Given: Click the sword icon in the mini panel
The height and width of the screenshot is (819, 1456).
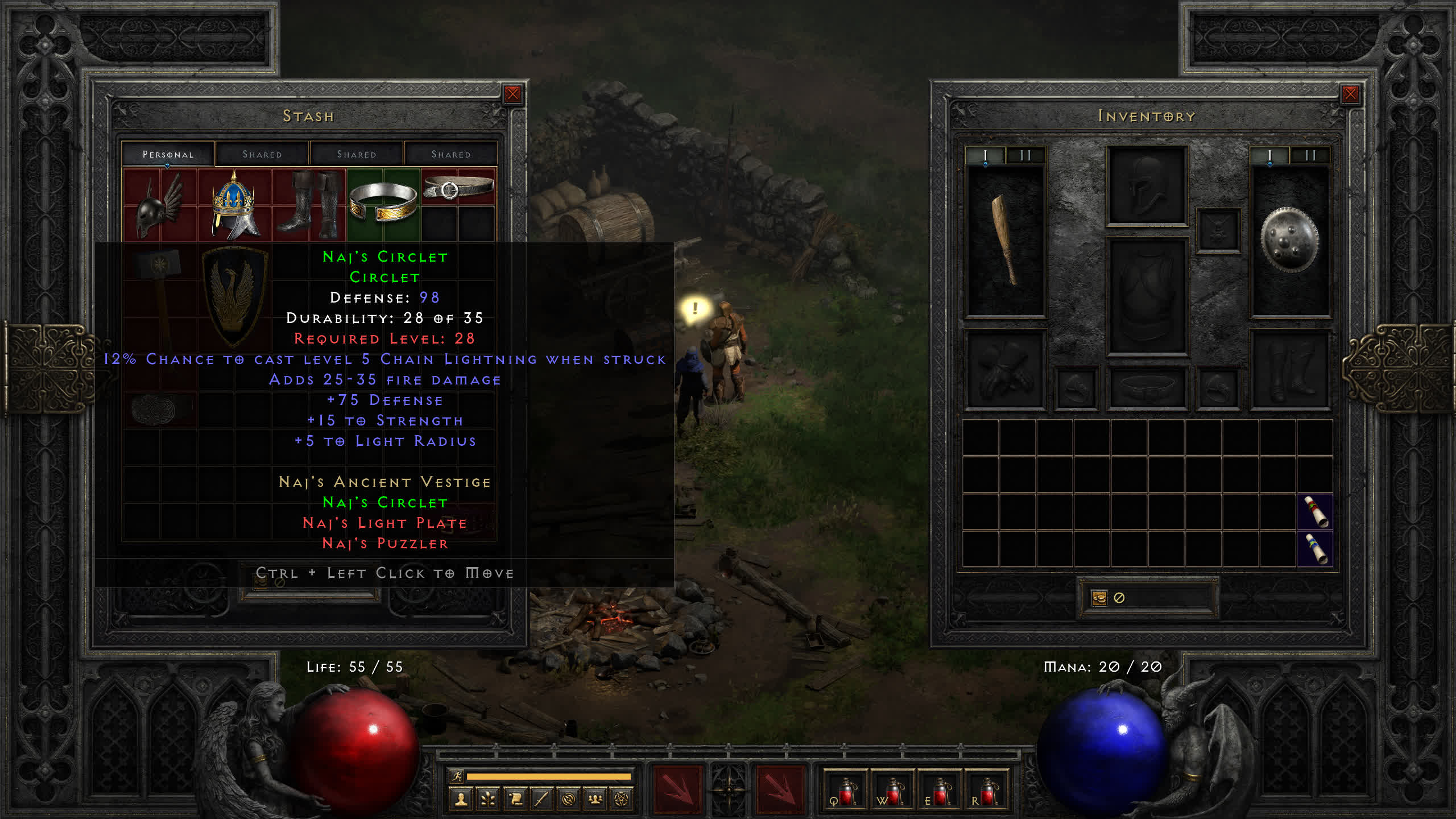Looking at the screenshot, I should [x=541, y=800].
